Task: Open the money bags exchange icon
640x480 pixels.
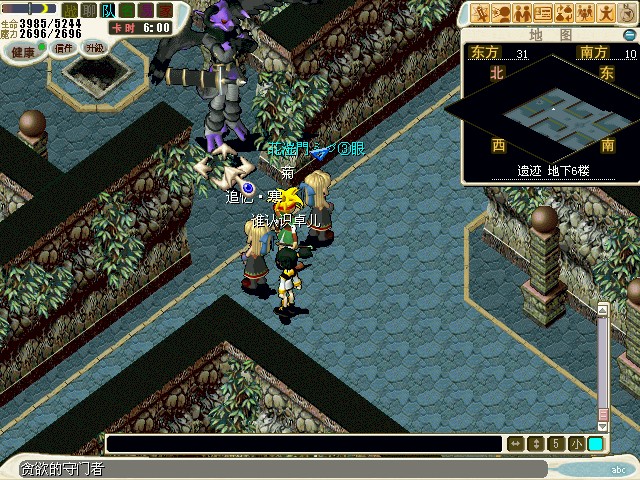Action: tap(564, 13)
